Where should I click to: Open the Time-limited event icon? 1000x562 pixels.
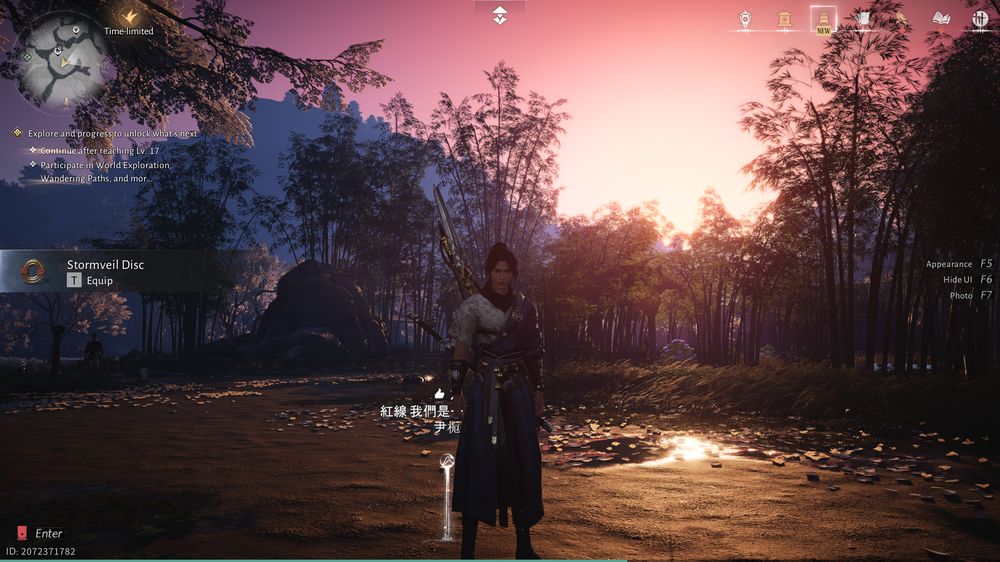pyautogui.click(x=129, y=18)
